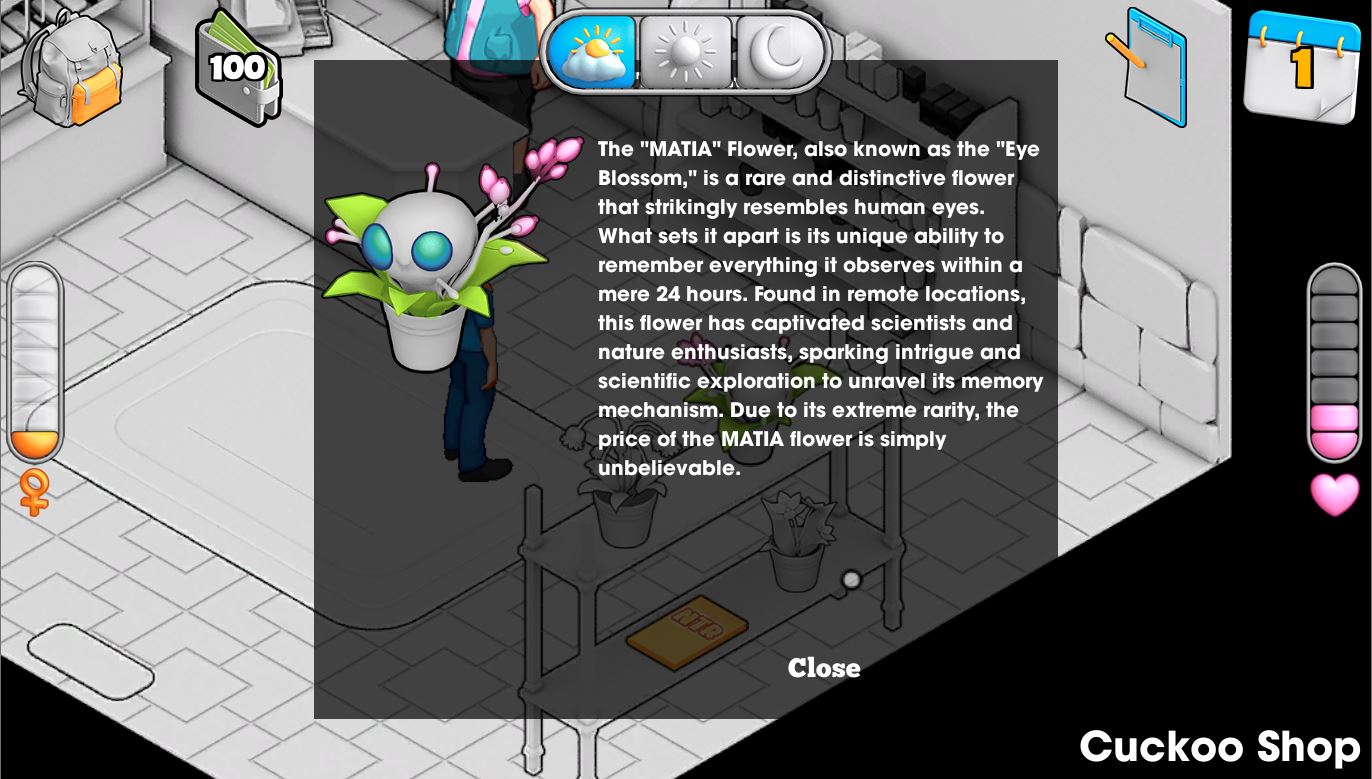The image size is (1372, 779).
Task: Select the midday sun time icon
Action: 686,52
